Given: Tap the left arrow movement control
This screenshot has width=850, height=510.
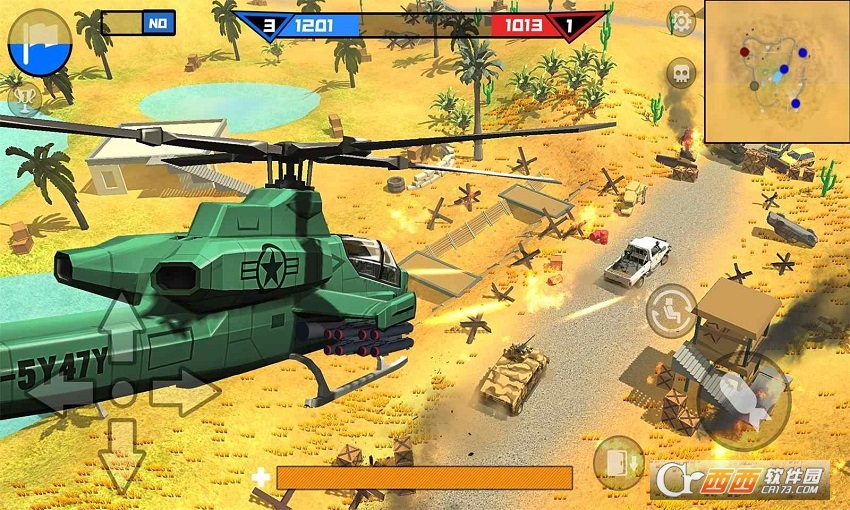Looking at the screenshot, I should [60, 392].
